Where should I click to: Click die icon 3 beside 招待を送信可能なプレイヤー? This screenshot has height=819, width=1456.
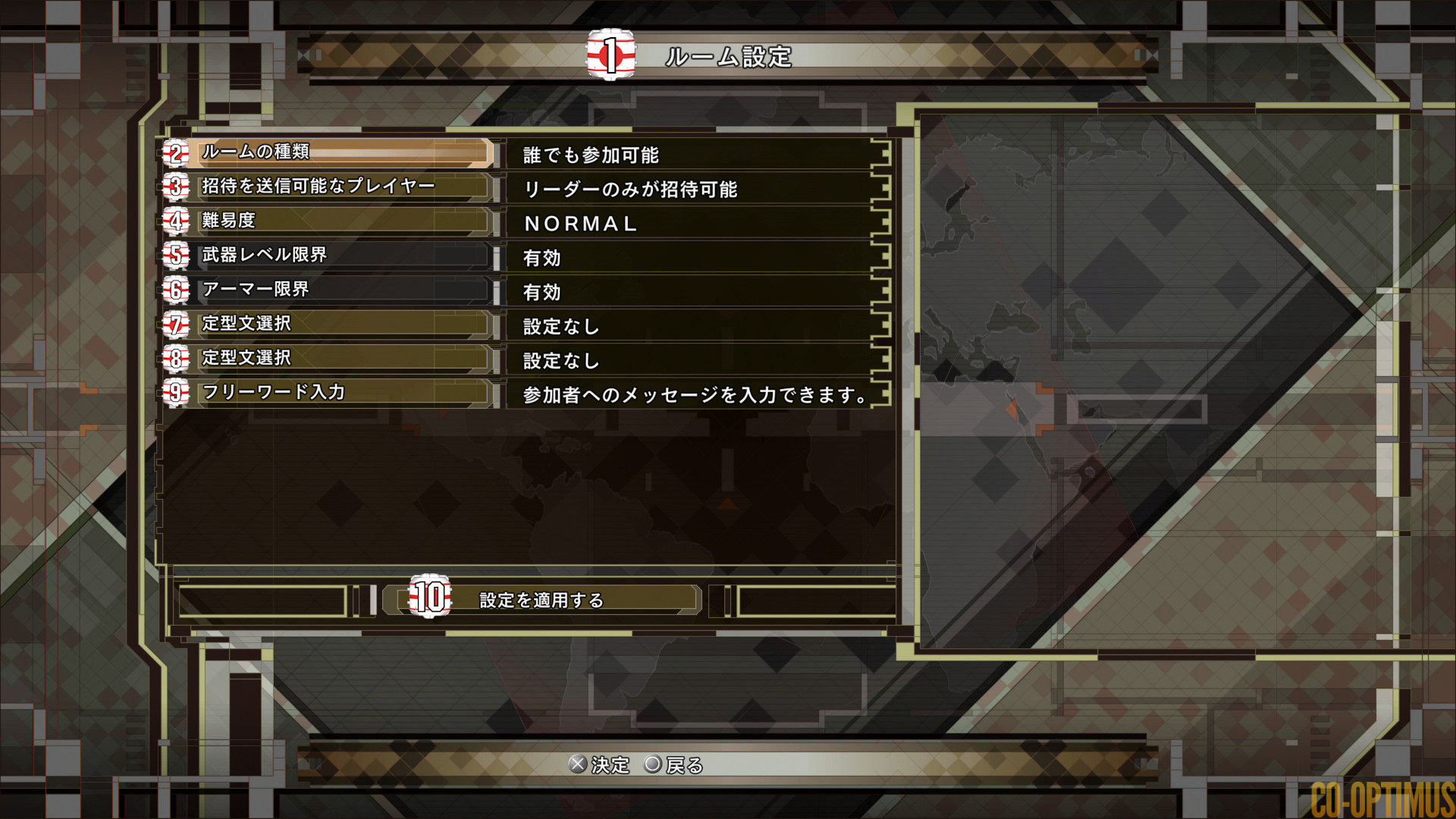(175, 187)
